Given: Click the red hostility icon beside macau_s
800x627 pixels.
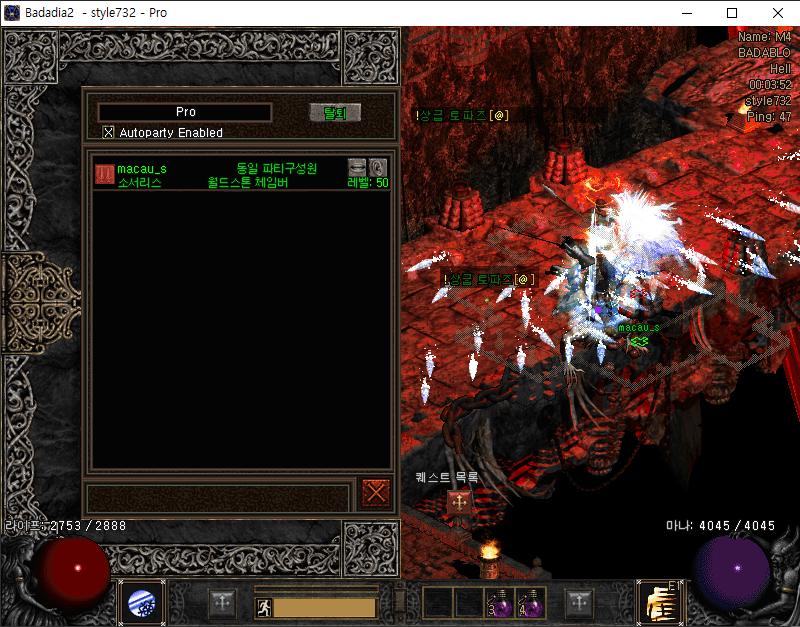Looking at the screenshot, I should pos(104,174).
